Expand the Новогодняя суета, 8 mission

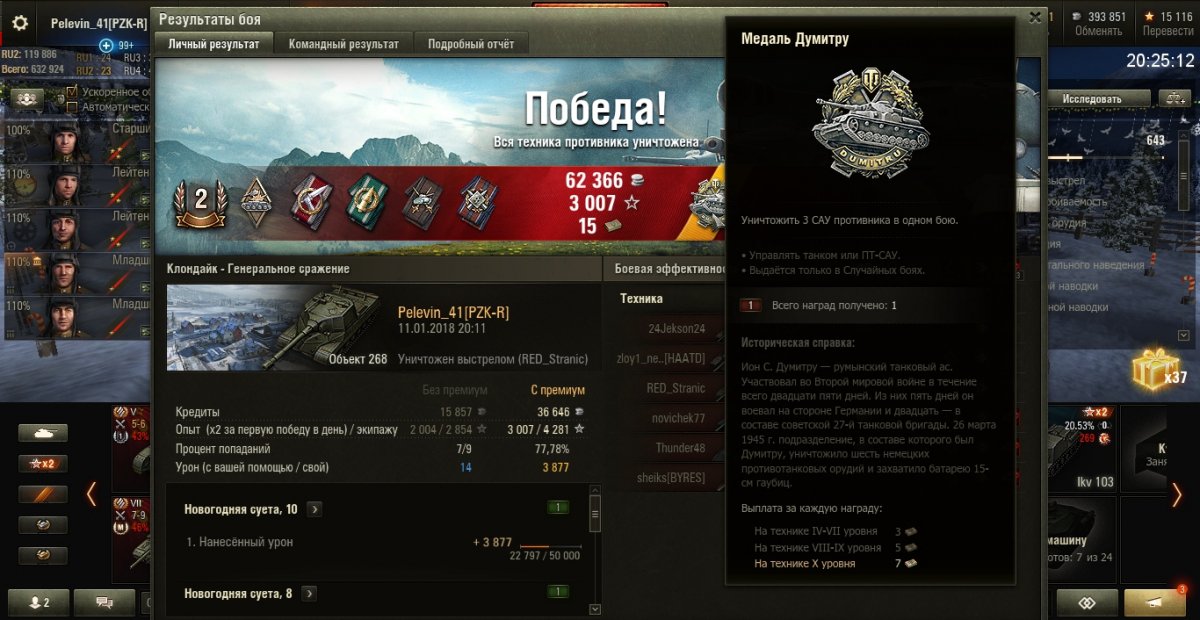point(309,593)
